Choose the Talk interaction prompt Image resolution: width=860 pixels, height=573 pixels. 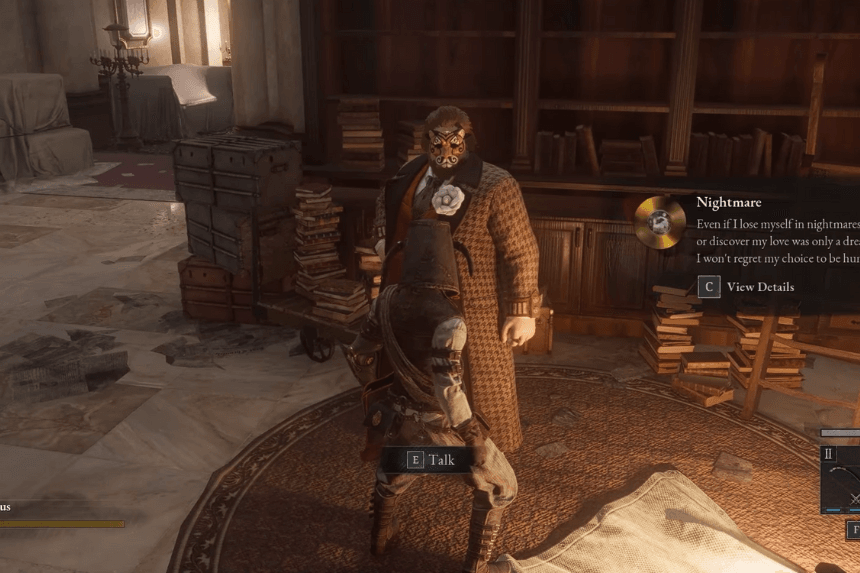pos(431,460)
